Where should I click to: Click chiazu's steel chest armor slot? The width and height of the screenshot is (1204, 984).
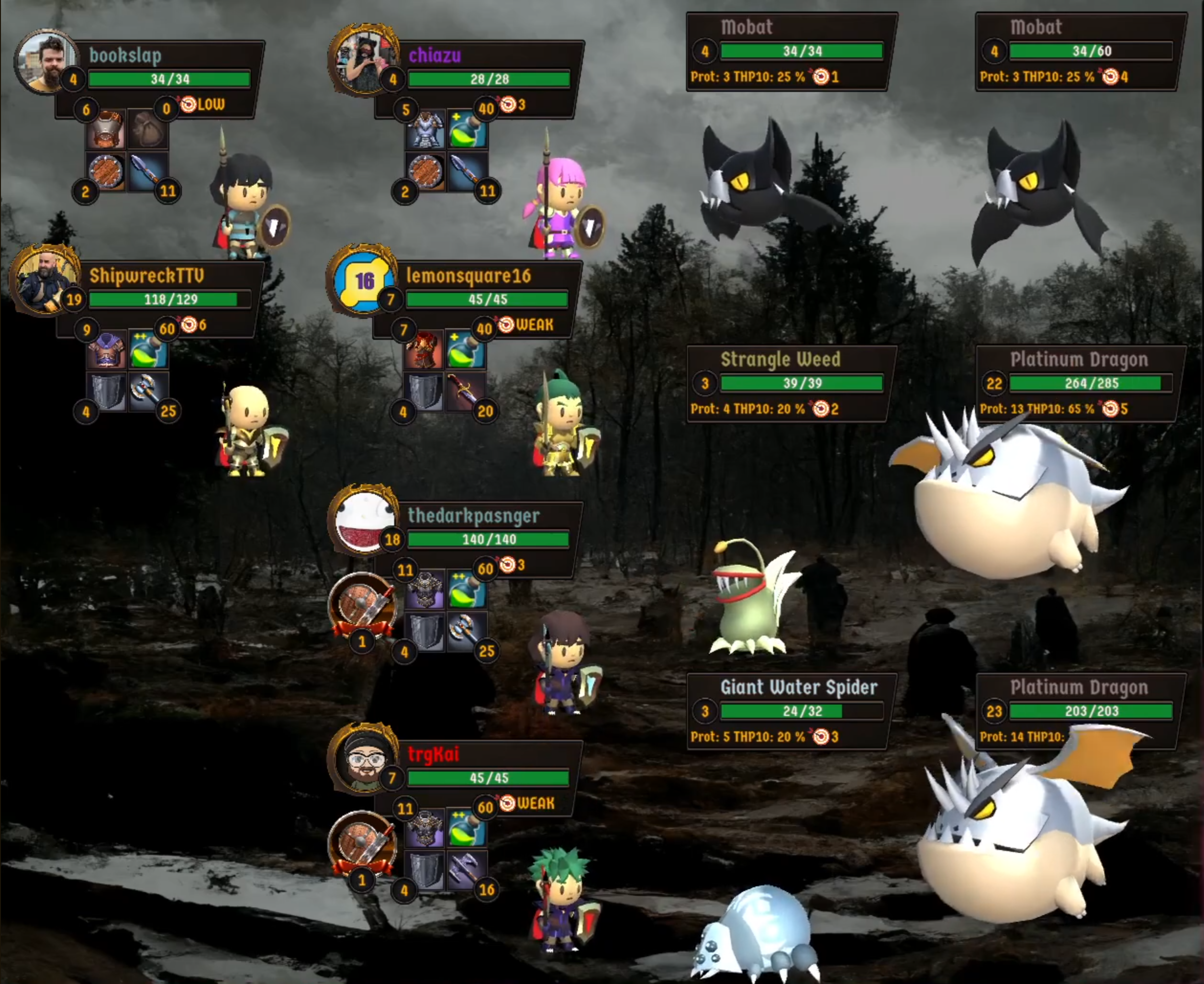pyautogui.click(x=425, y=130)
